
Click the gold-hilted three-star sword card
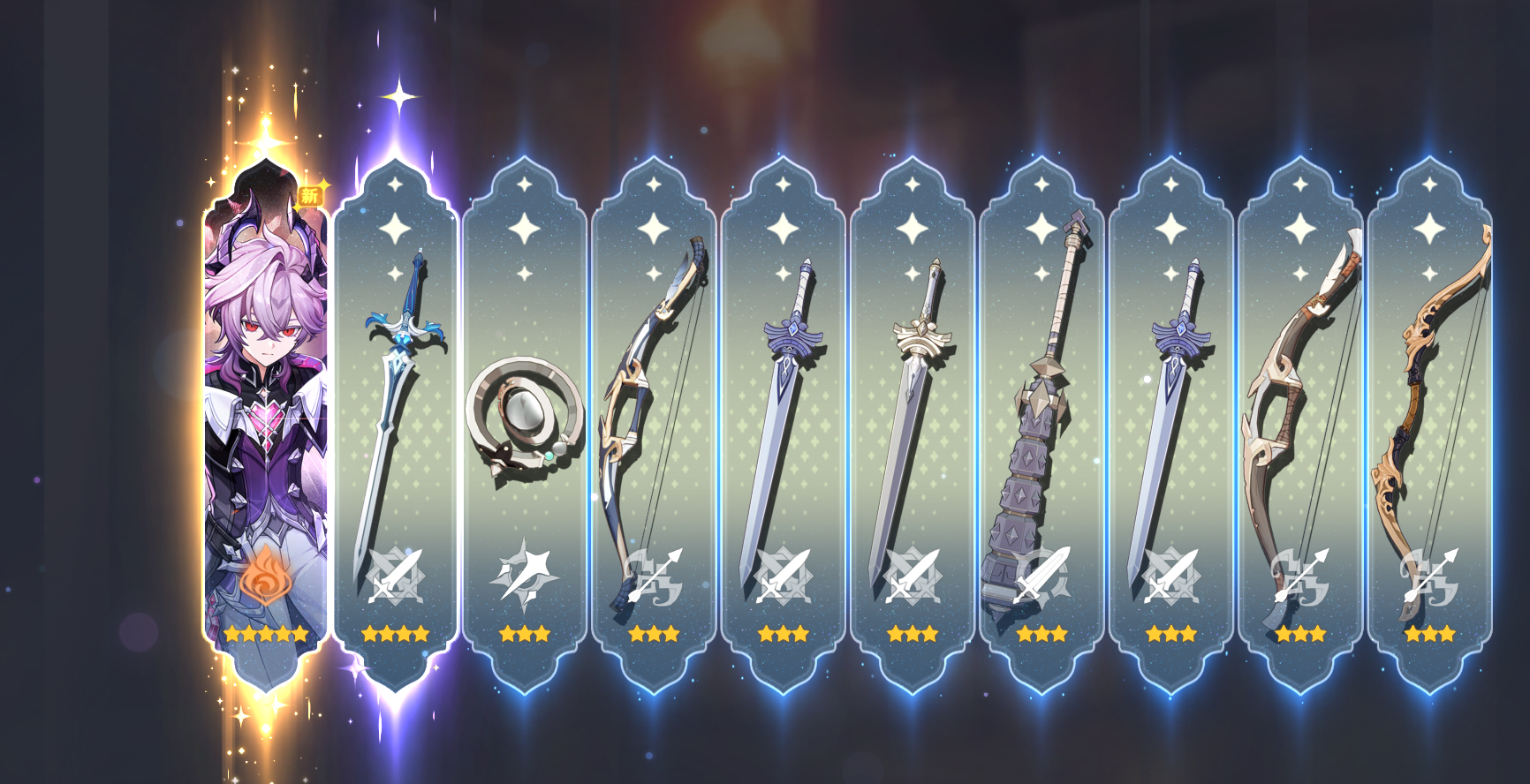click(913, 415)
